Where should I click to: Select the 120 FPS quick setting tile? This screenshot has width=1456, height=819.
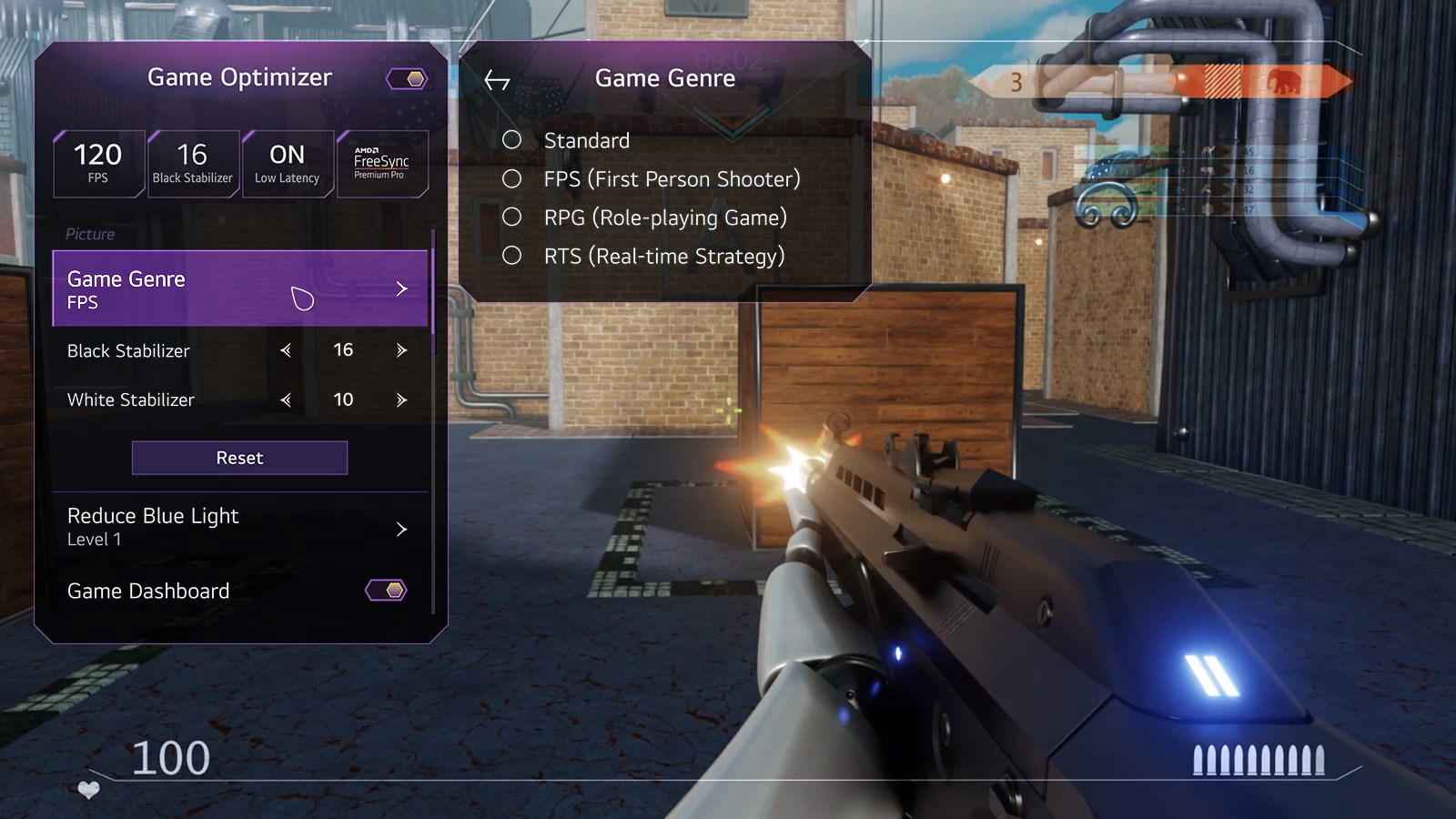(98, 164)
